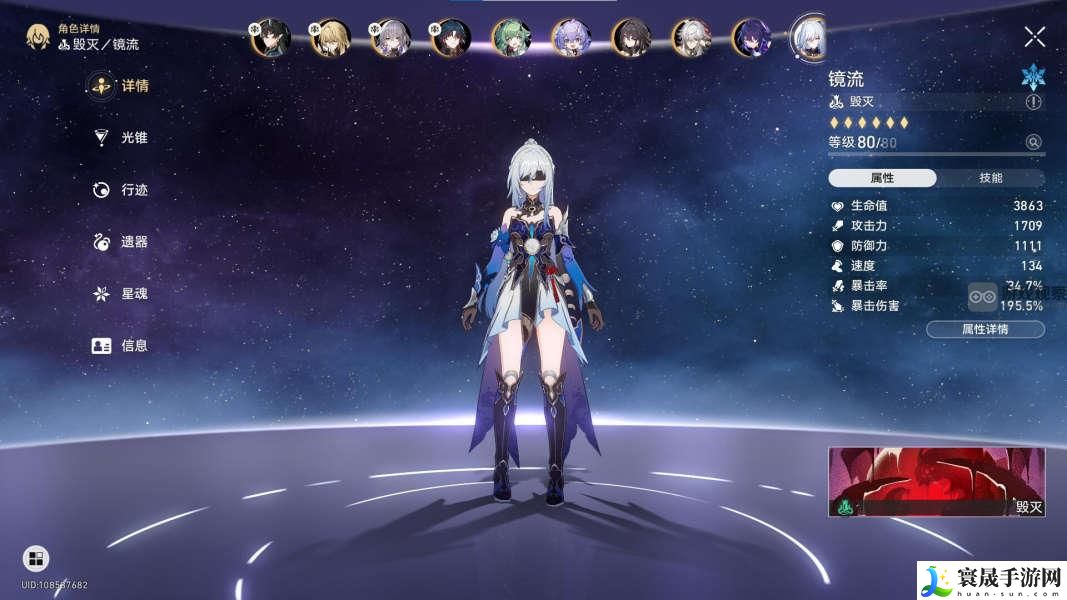
Task: Click the magnifier icon next to level 80
Action: click(1033, 143)
